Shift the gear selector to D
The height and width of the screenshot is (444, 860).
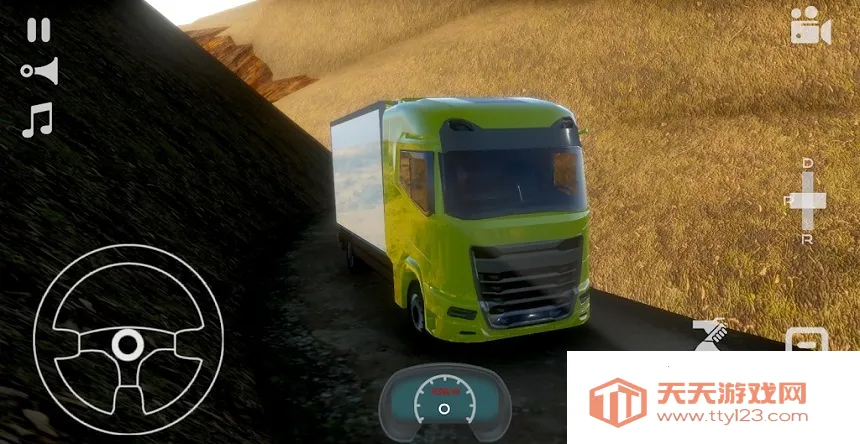click(808, 163)
